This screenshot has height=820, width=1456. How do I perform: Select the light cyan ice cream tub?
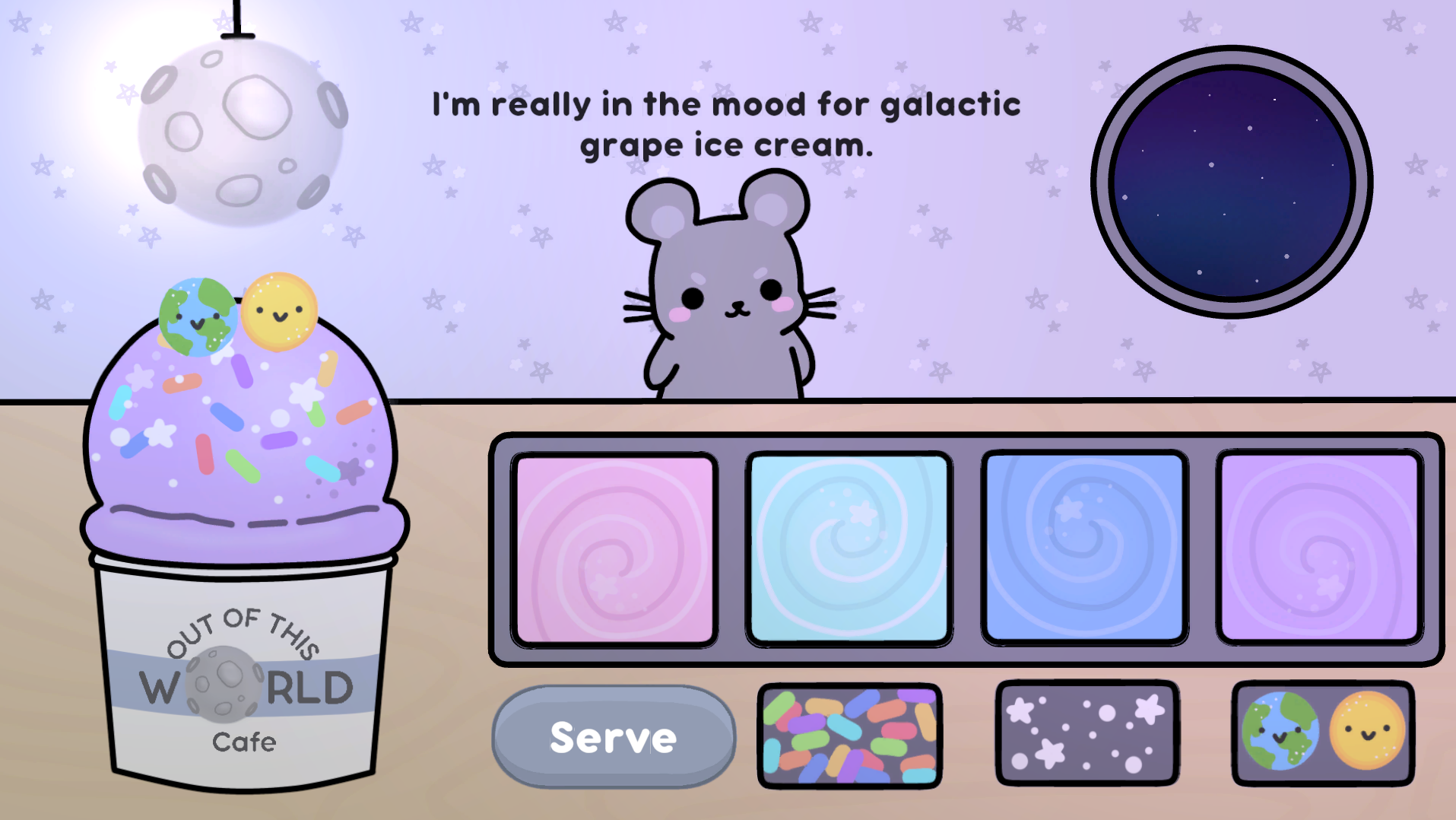pos(849,549)
